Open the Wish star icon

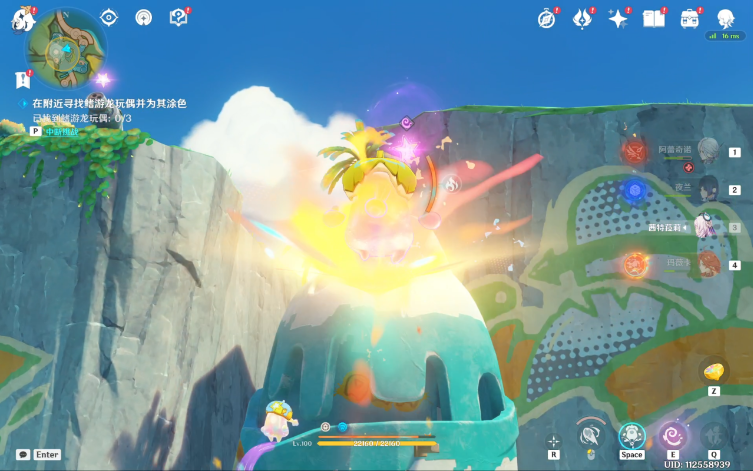[618, 19]
